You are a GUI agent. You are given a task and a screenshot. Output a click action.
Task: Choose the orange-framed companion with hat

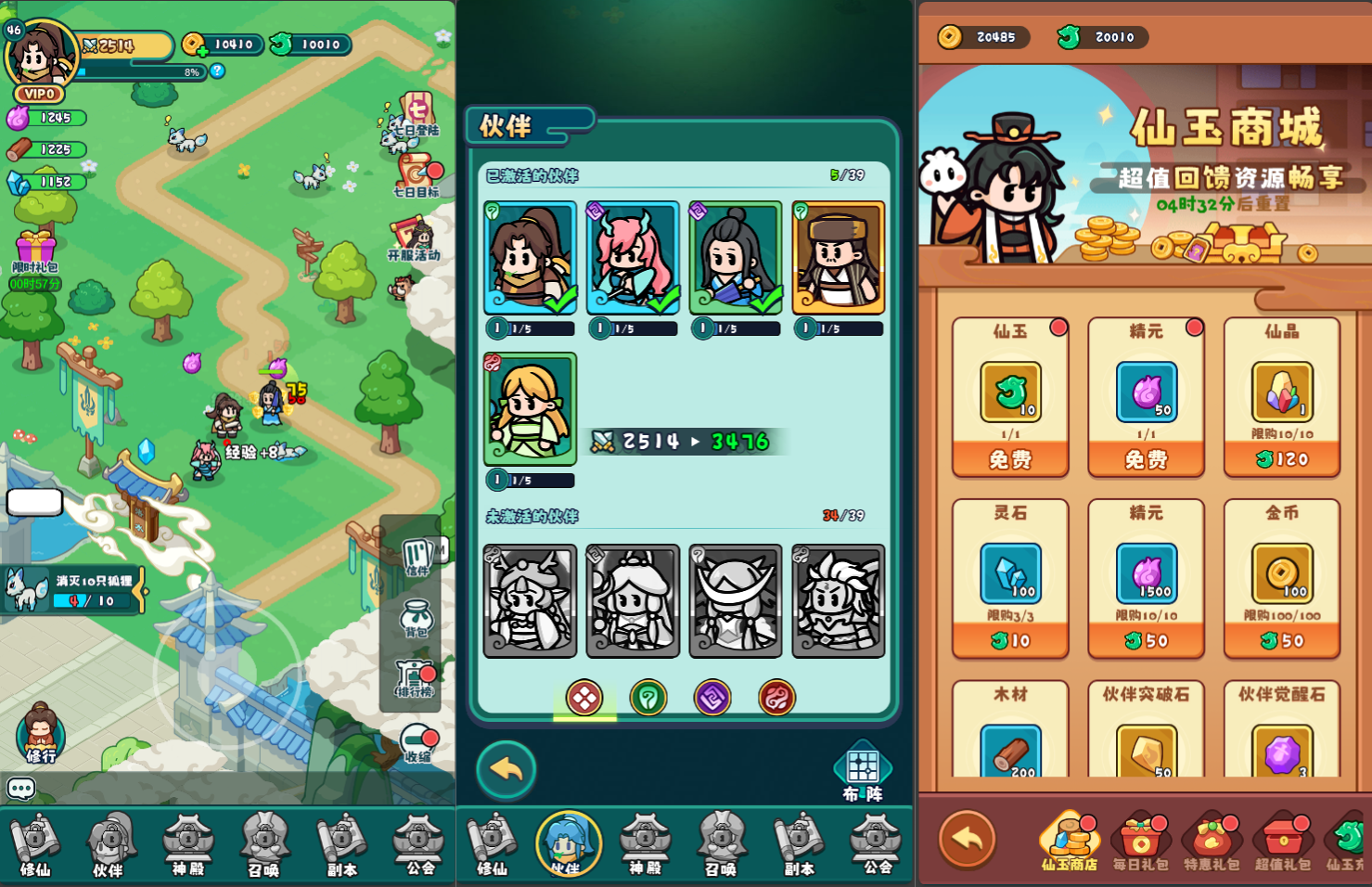[x=838, y=258]
